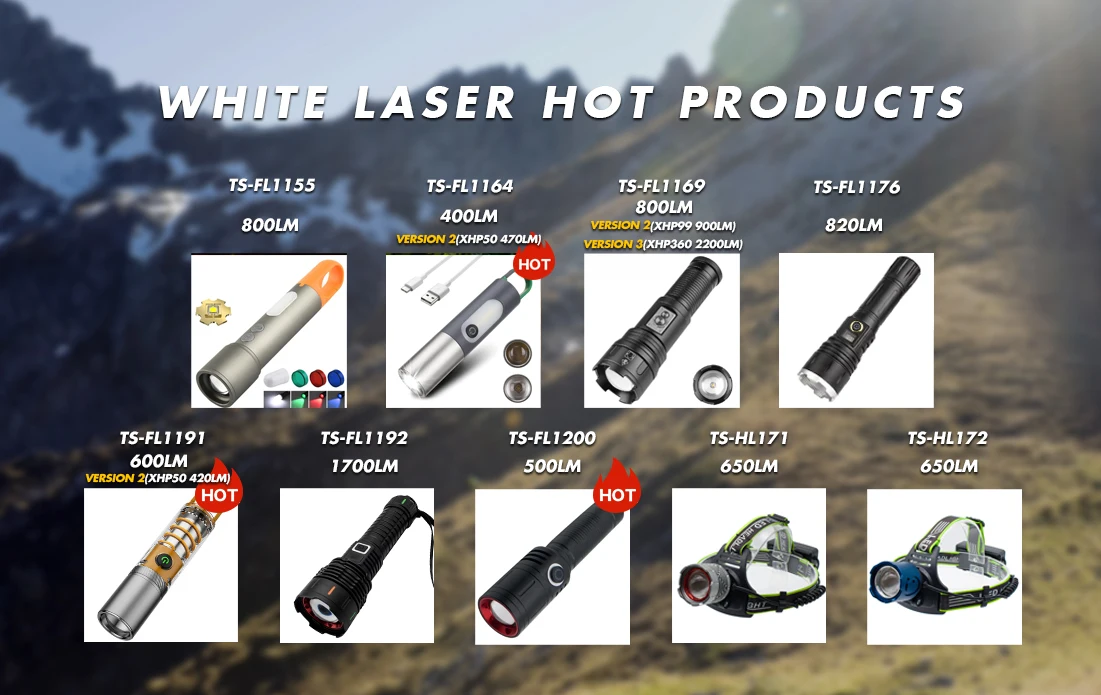Viewport: 1101px width, 695px height.
Task: Choose the TS-HL172 blue headlamp thumbnail
Action: [944, 566]
